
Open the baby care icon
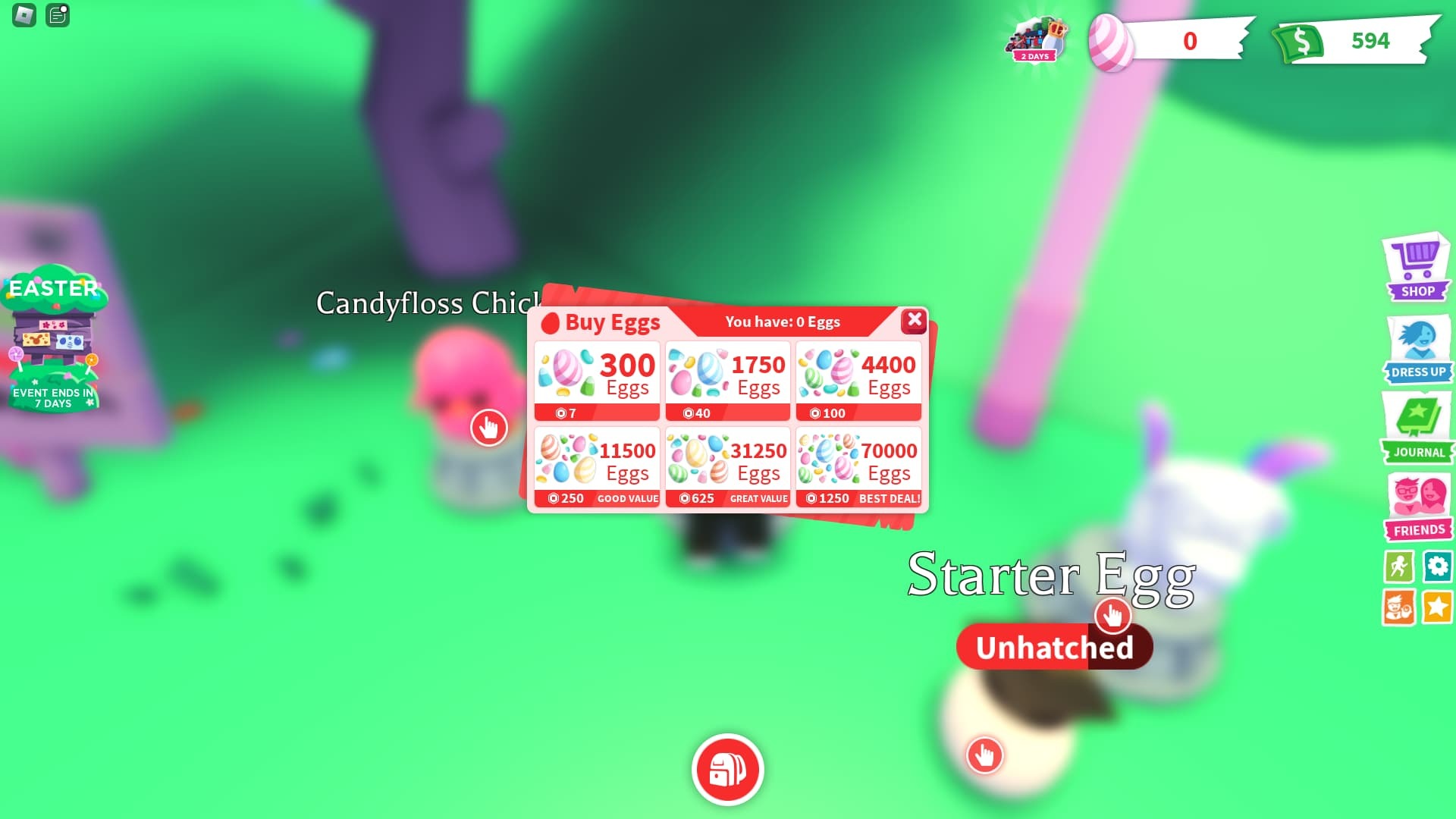click(x=1399, y=607)
